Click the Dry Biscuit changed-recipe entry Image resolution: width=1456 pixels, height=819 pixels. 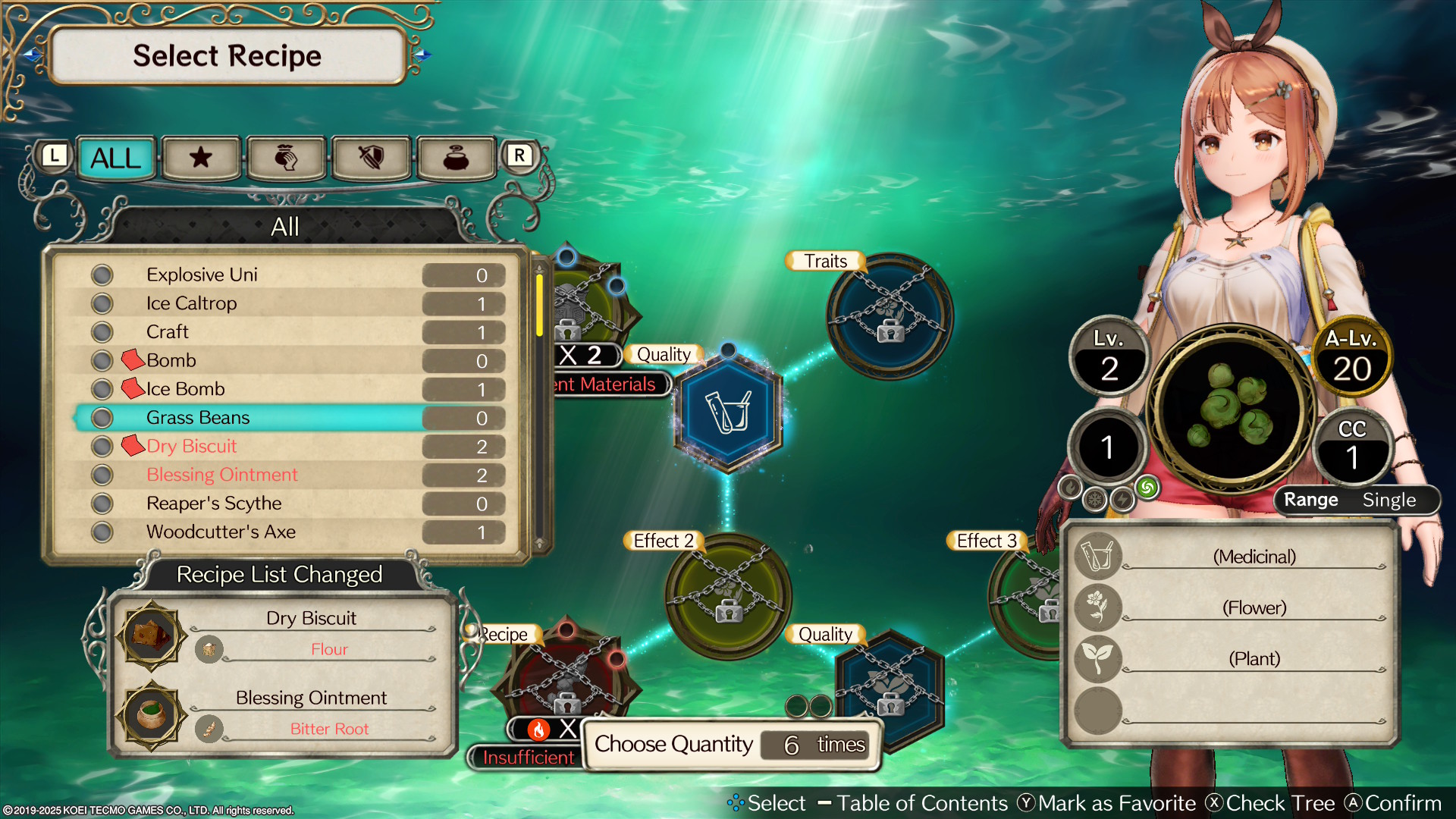point(311,619)
